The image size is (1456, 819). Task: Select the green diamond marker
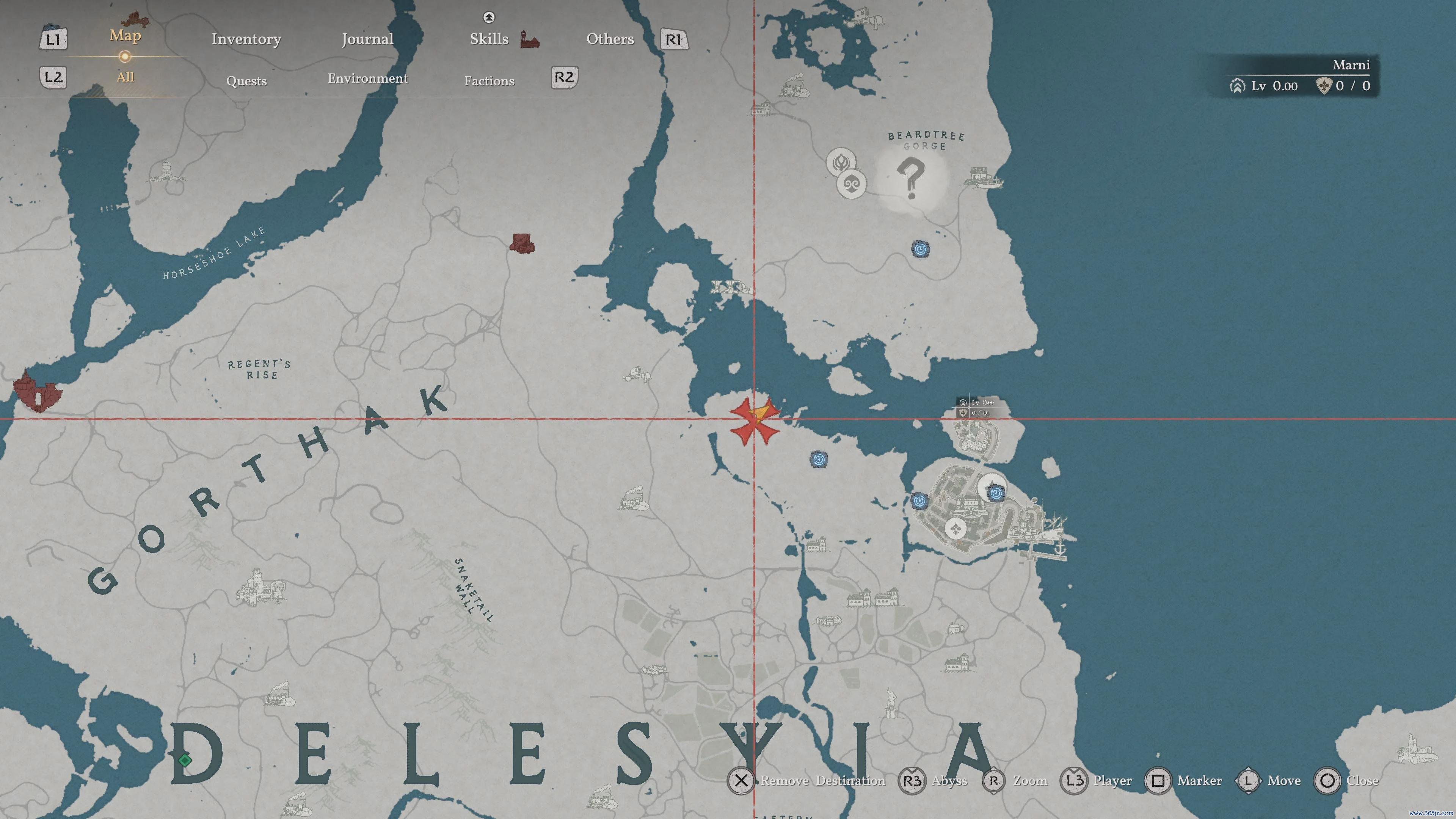[x=184, y=759]
